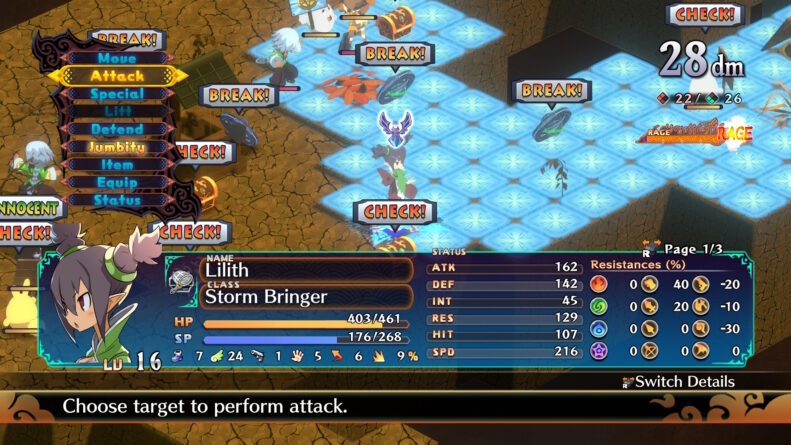Select Defend in the command menu
The height and width of the screenshot is (445, 791).
click(x=117, y=130)
